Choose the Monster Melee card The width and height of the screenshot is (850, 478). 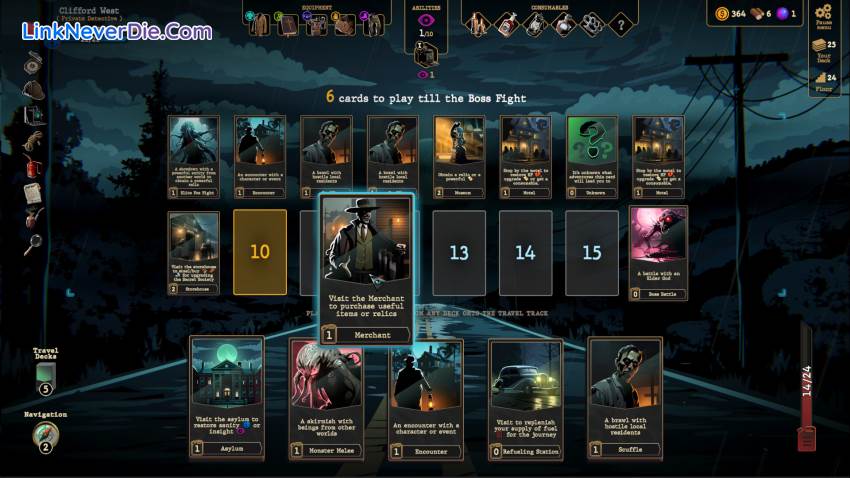coord(325,397)
